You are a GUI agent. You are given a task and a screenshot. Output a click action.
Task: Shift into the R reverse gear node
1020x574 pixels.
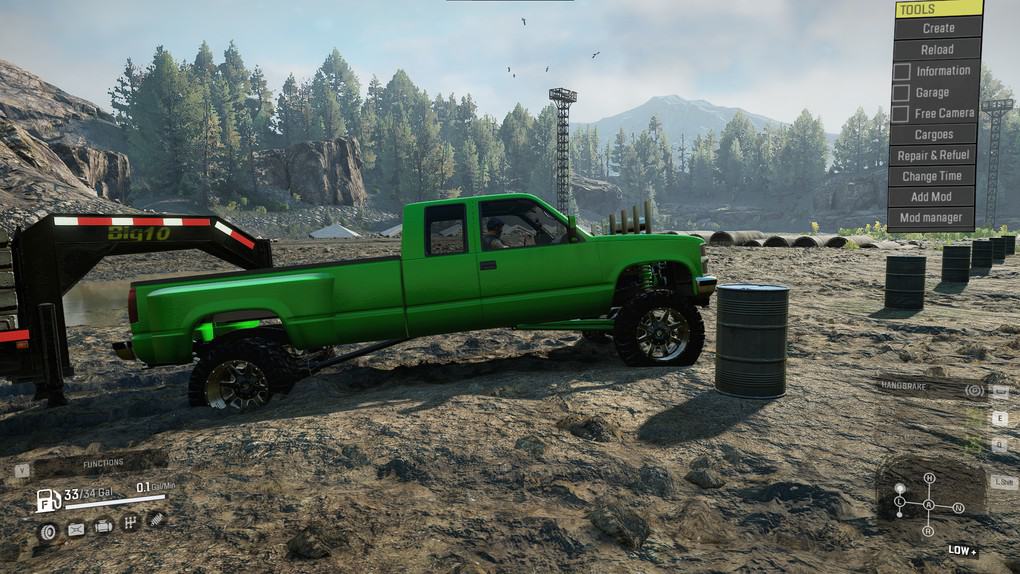(x=929, y=531)
